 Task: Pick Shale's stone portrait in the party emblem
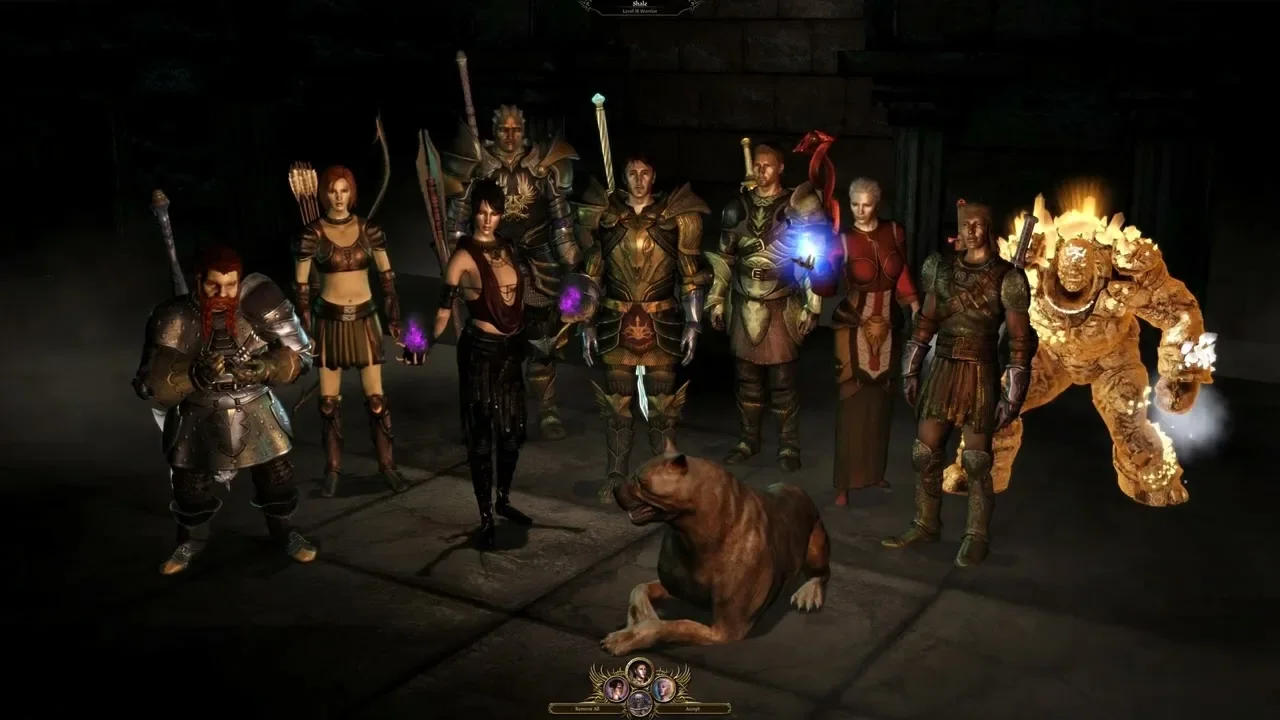[x=639, y=704]
